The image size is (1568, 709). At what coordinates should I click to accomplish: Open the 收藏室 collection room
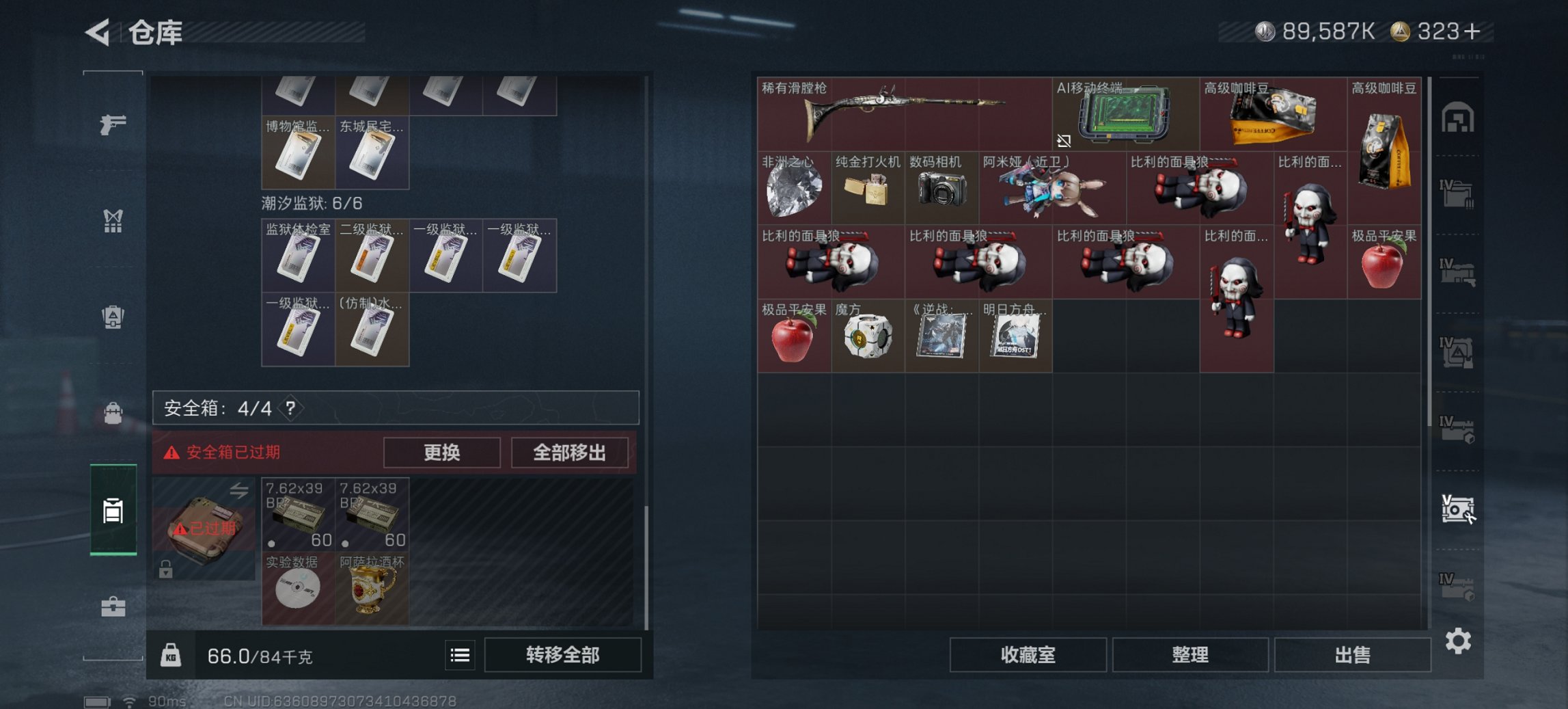point(1028,654)
